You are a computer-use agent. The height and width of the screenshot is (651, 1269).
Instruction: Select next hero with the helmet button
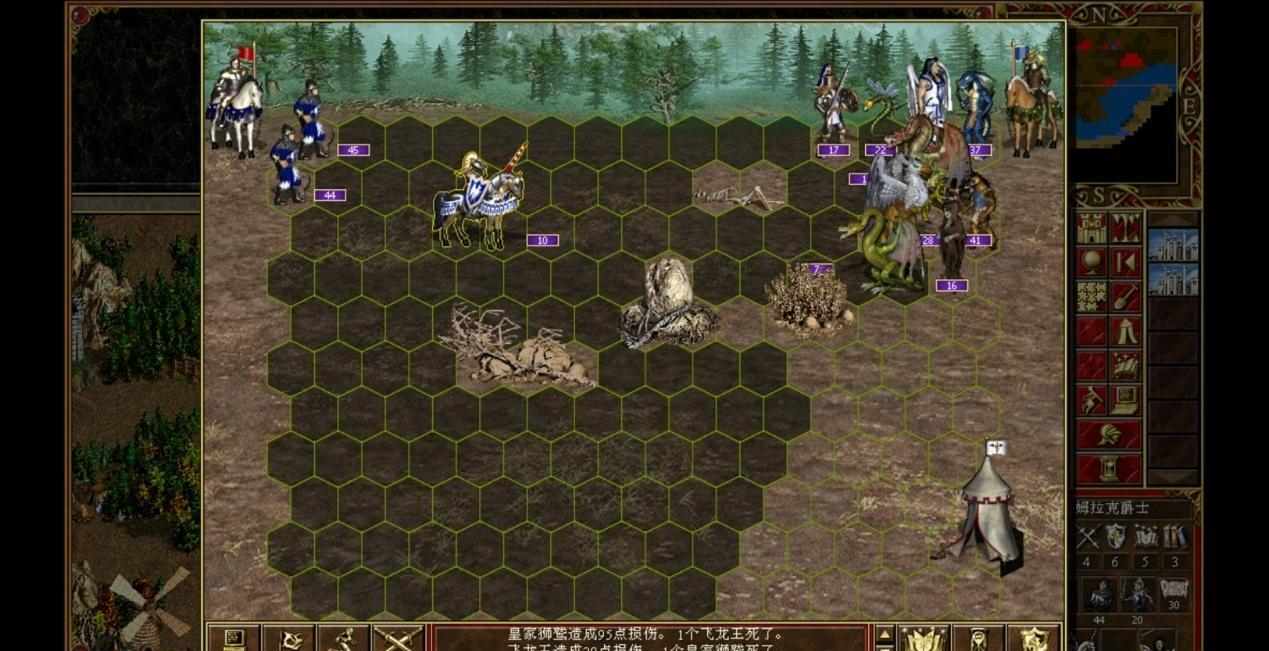1109,435
